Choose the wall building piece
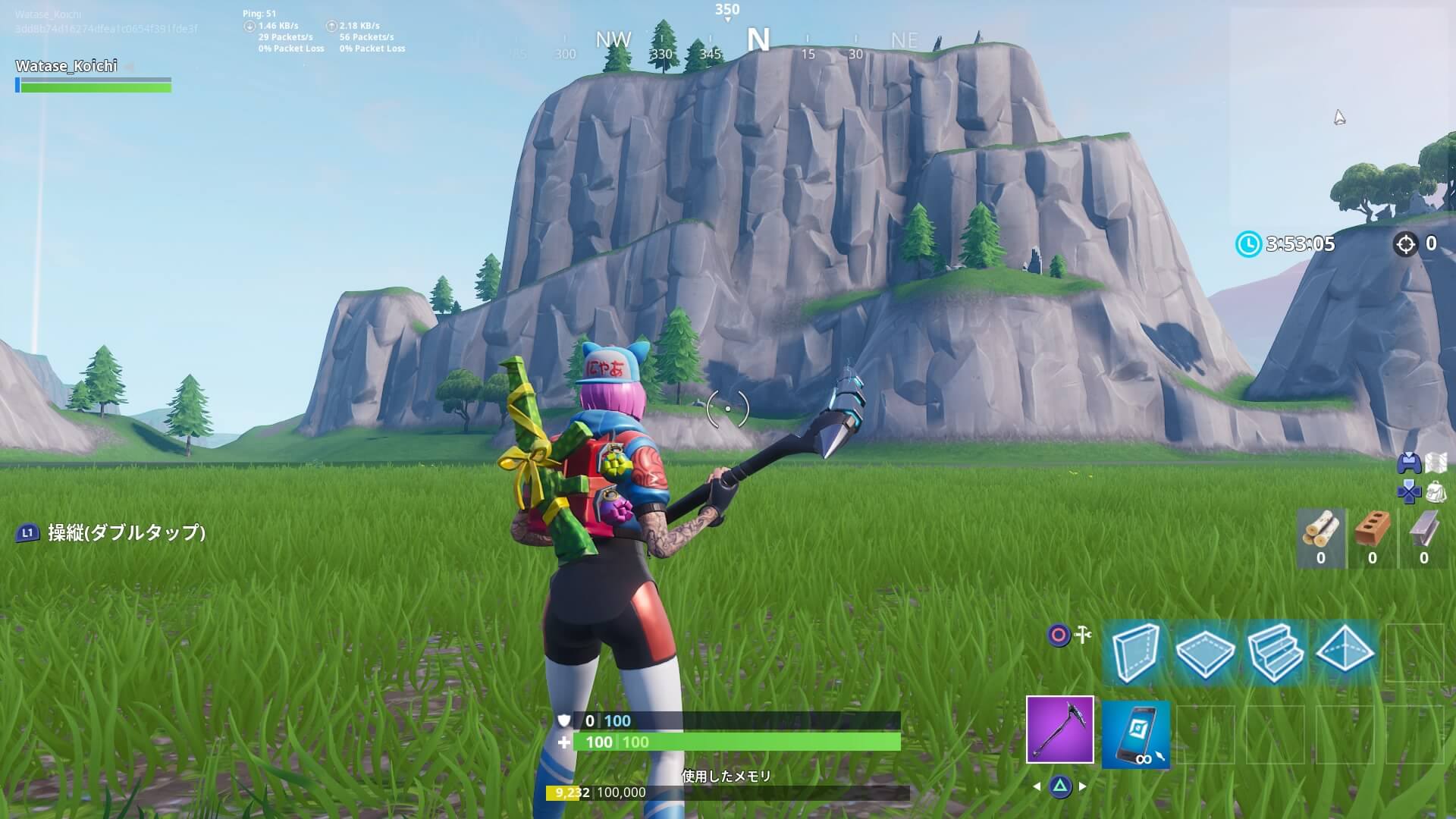Image resolution: width=1456 pixels, height=819 pixels. click(1135, 653)
